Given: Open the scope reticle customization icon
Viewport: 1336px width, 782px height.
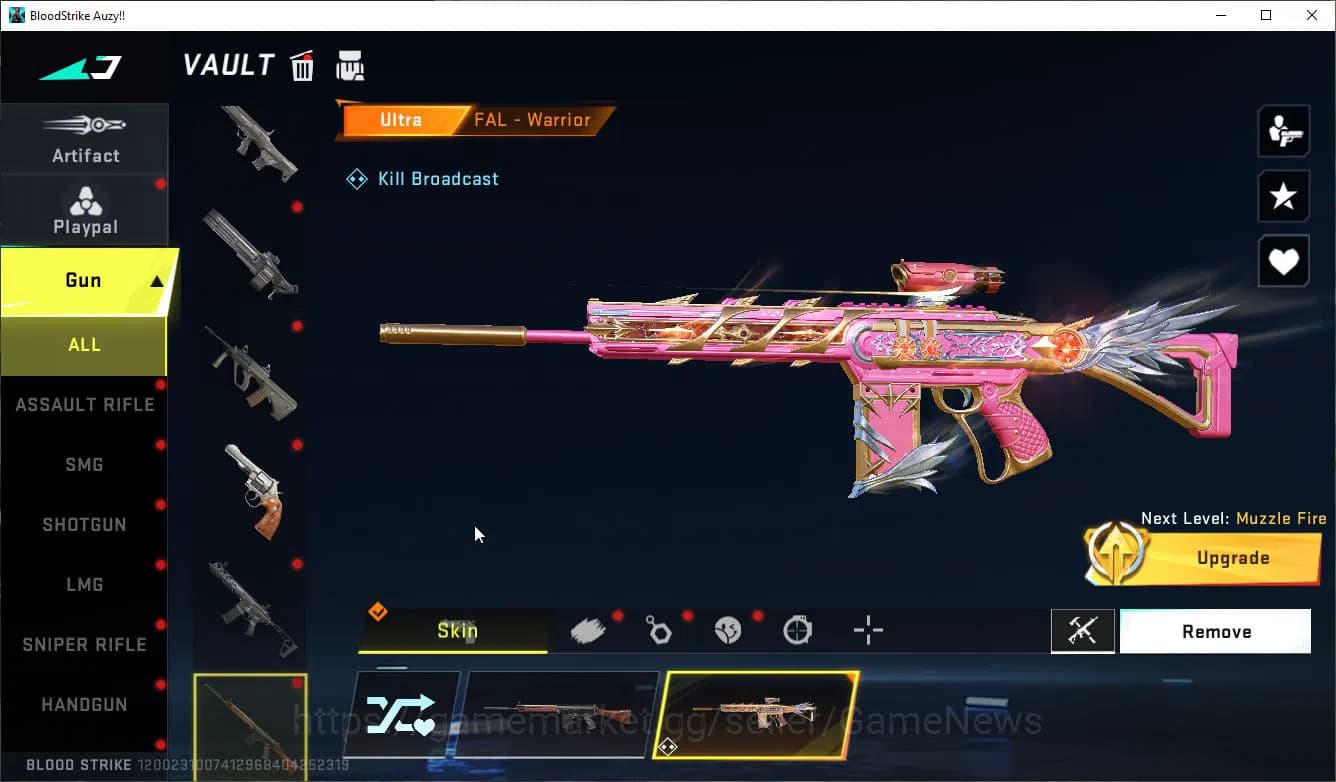Looking at the screenshot, I should (797, 629).
